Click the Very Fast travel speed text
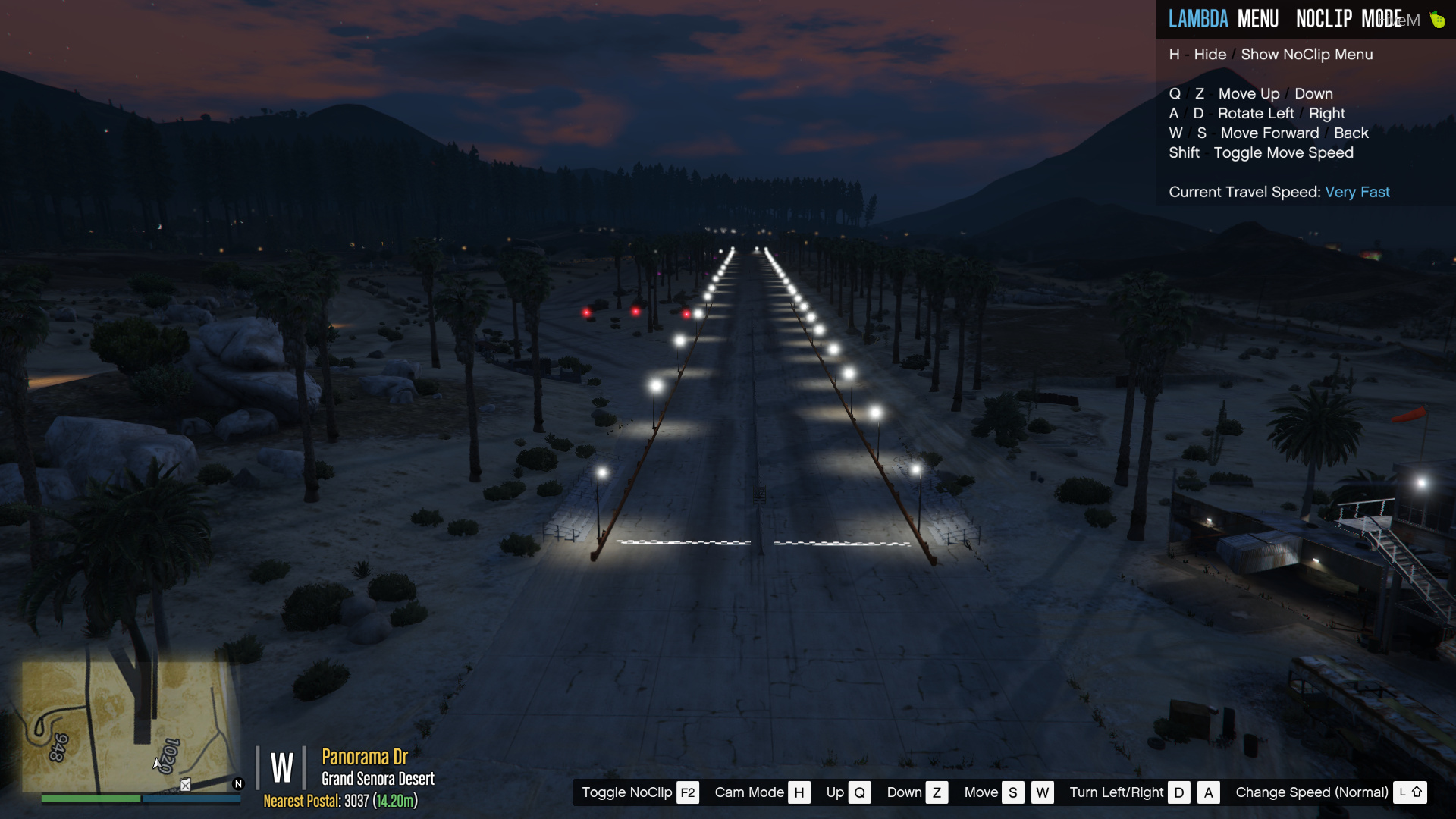The image size is (1456, 819). point(1357,192)
